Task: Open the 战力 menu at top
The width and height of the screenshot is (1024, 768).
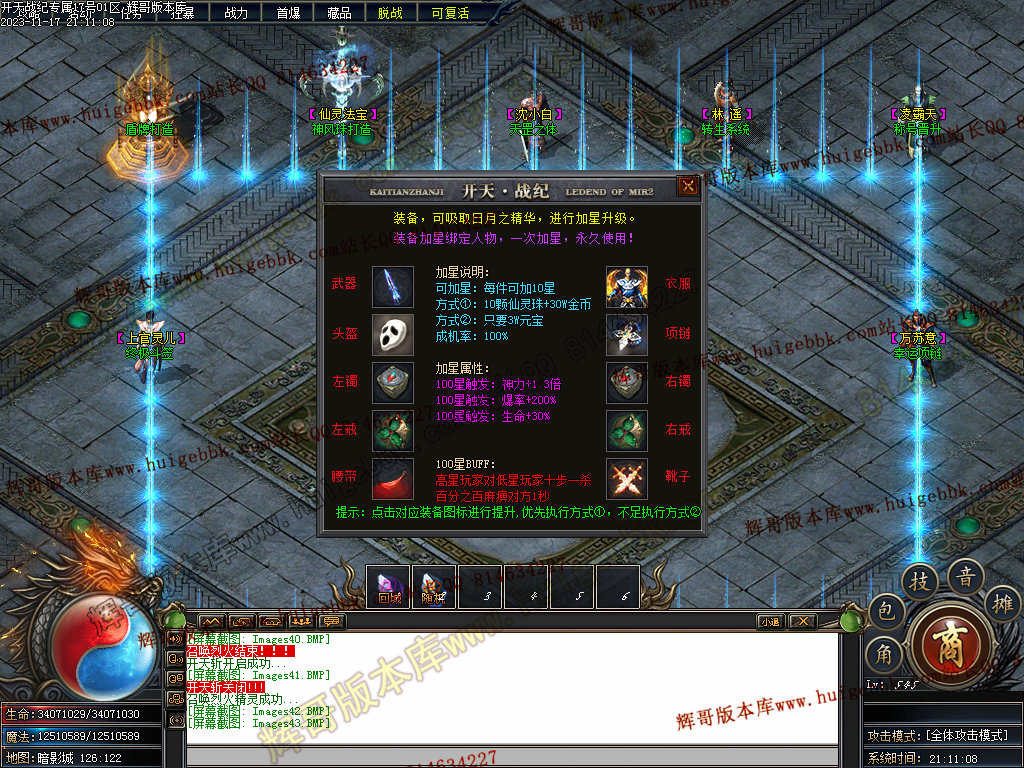Action: point(236,13)
